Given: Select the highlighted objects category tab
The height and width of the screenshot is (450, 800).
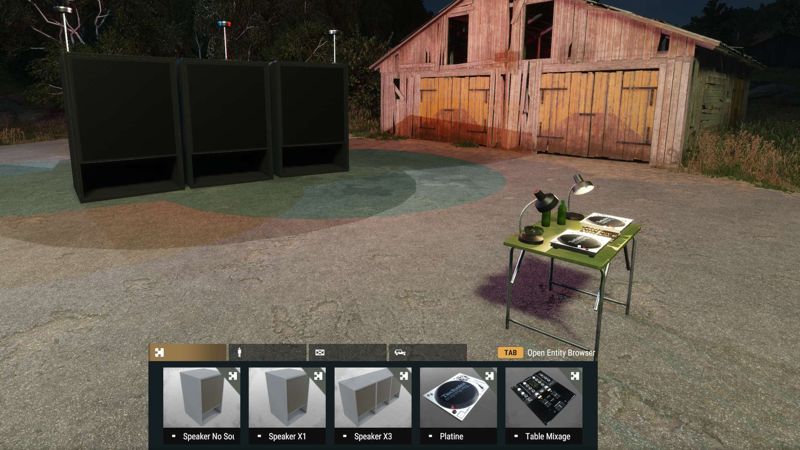Looking at the screenshot, I should pos(188,352).
